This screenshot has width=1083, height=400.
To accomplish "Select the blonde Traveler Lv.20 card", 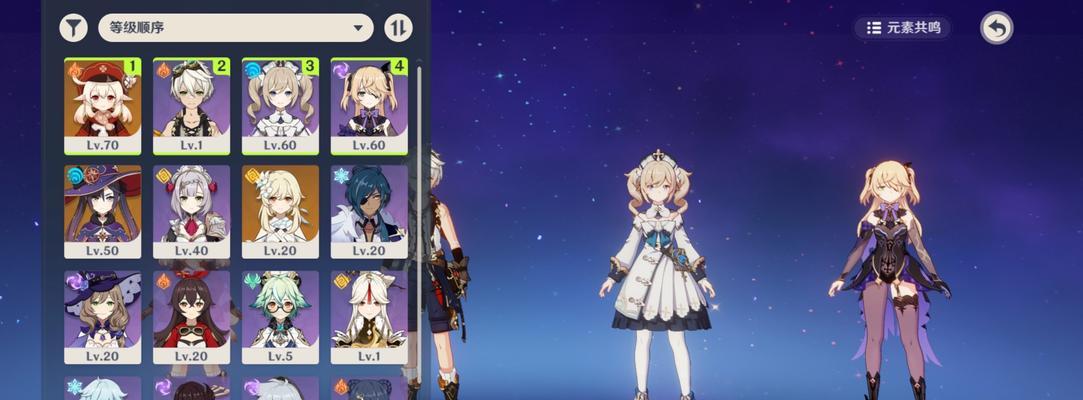I will (x=280, y=212).
